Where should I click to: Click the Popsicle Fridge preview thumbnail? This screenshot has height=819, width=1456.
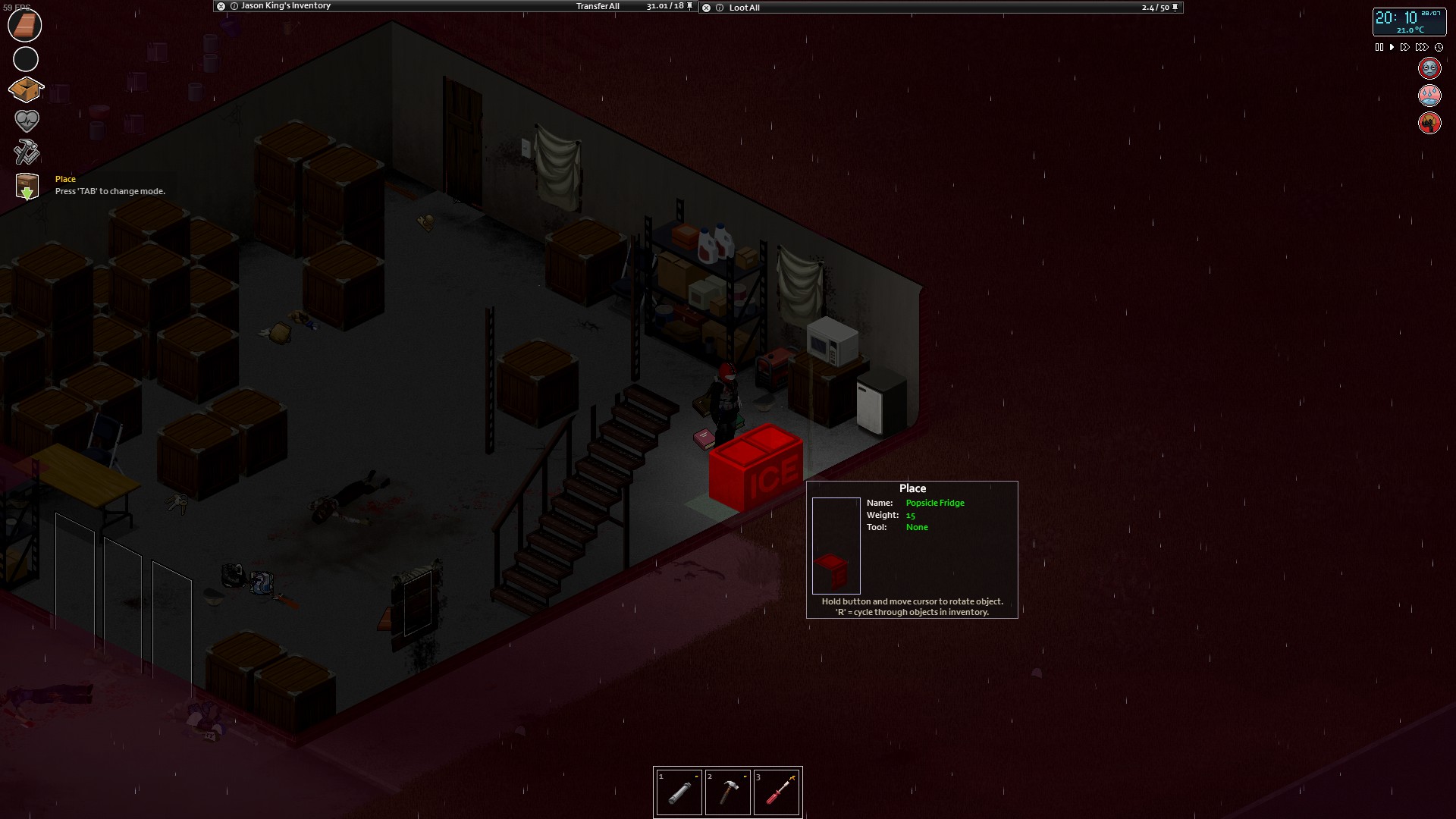click(x=836, y=544)
